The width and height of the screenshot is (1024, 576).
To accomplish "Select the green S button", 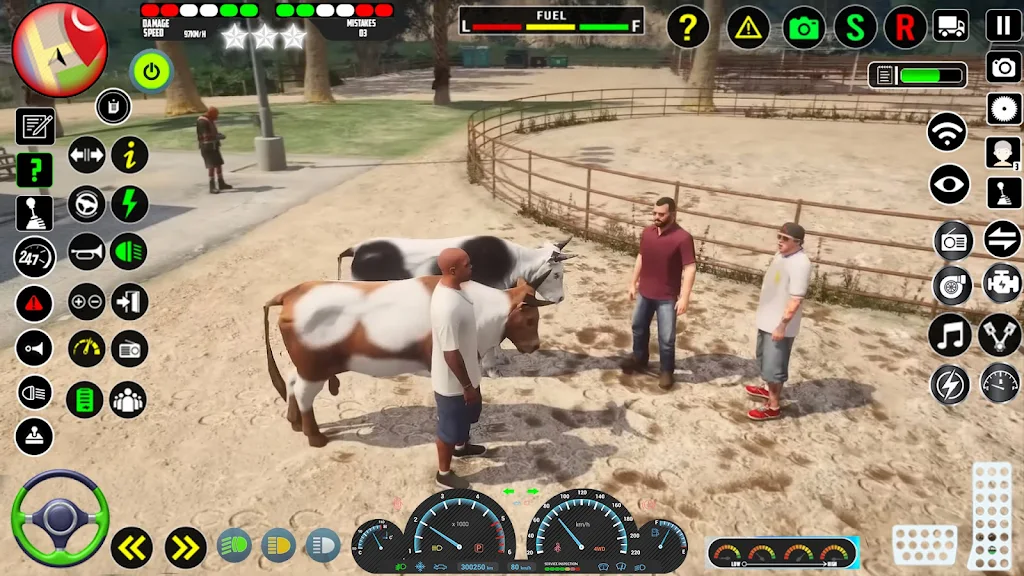I will 855,27.
